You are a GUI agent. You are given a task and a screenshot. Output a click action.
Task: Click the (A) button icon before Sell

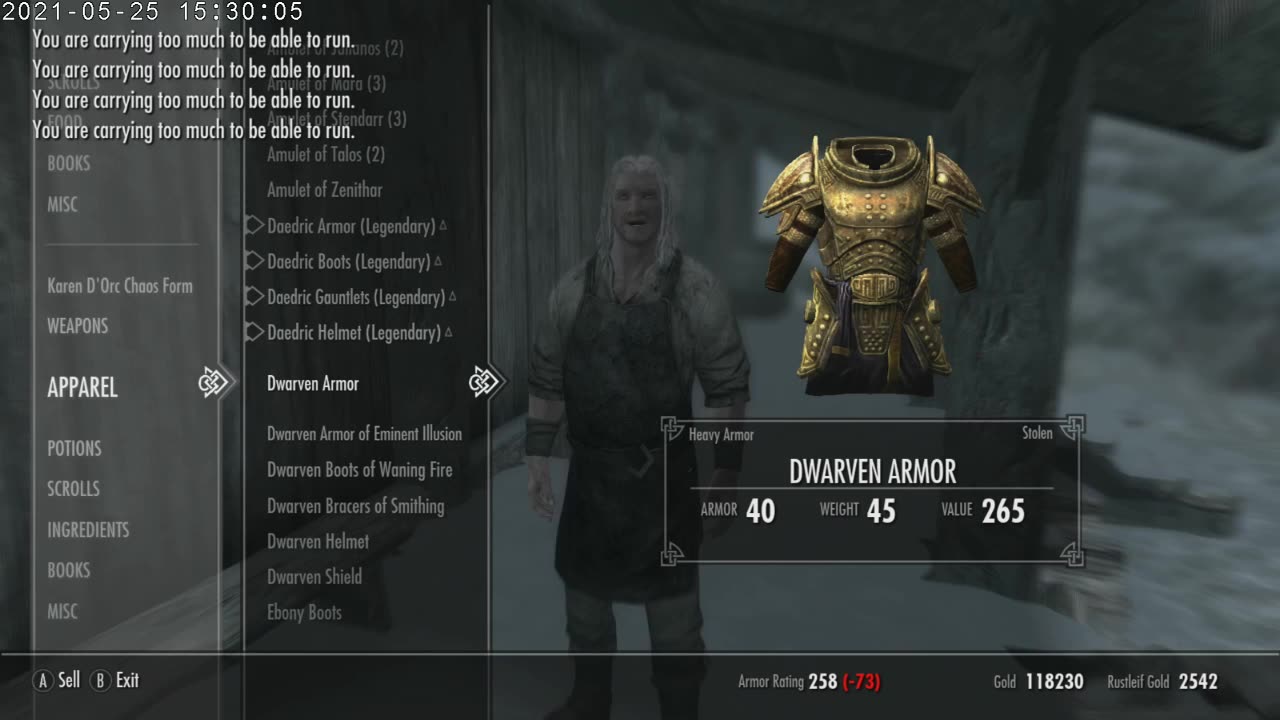(x=42, y=680)
